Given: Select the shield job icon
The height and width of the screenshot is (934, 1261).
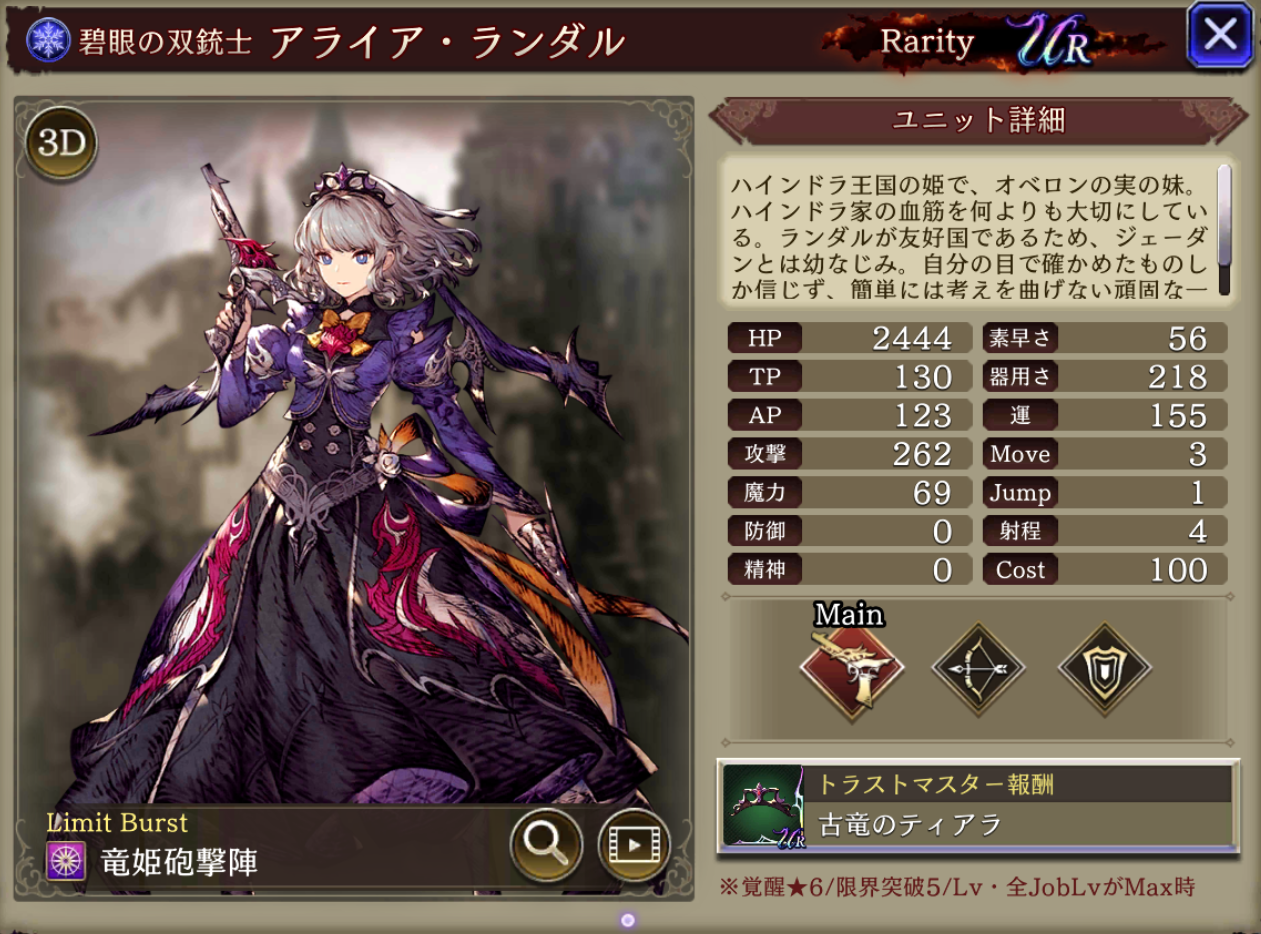Looking at the screenshot, I should 1104,667.
